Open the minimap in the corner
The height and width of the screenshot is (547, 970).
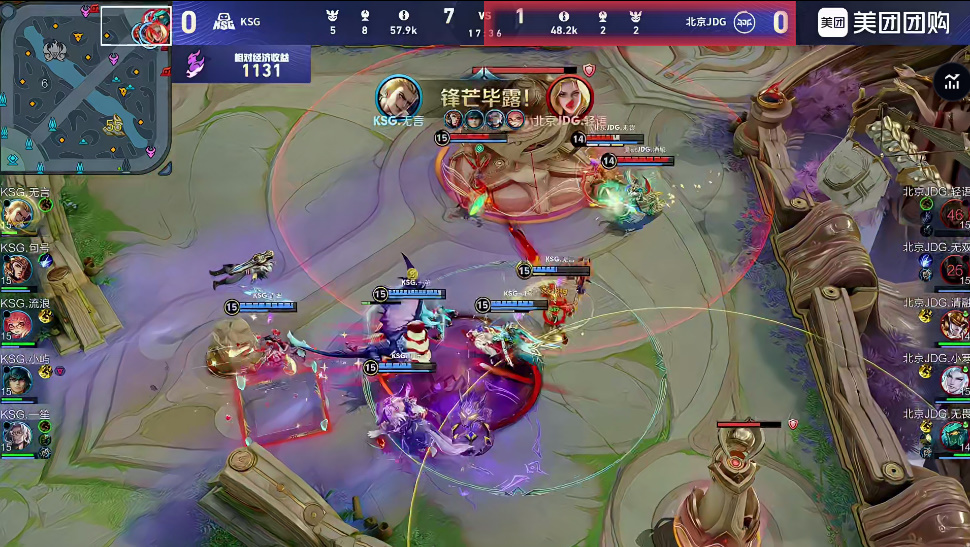click(x=85, y=88)
